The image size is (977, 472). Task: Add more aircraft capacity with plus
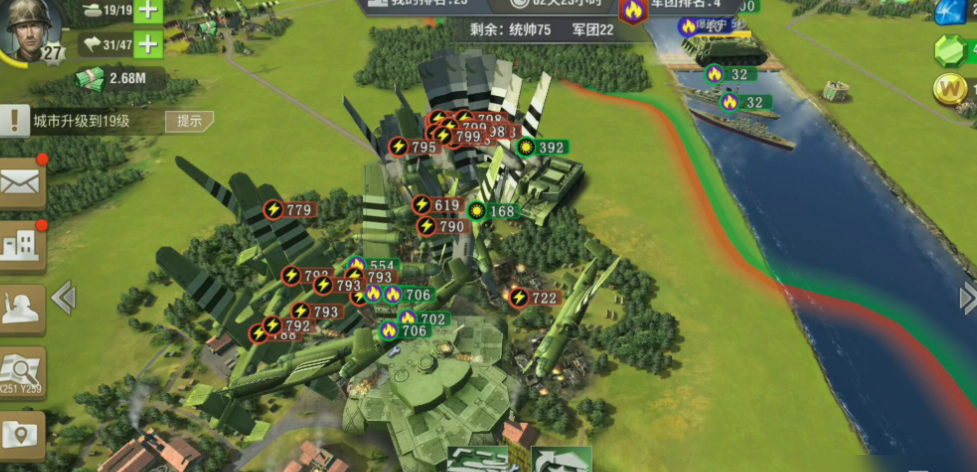click(147, 44)
